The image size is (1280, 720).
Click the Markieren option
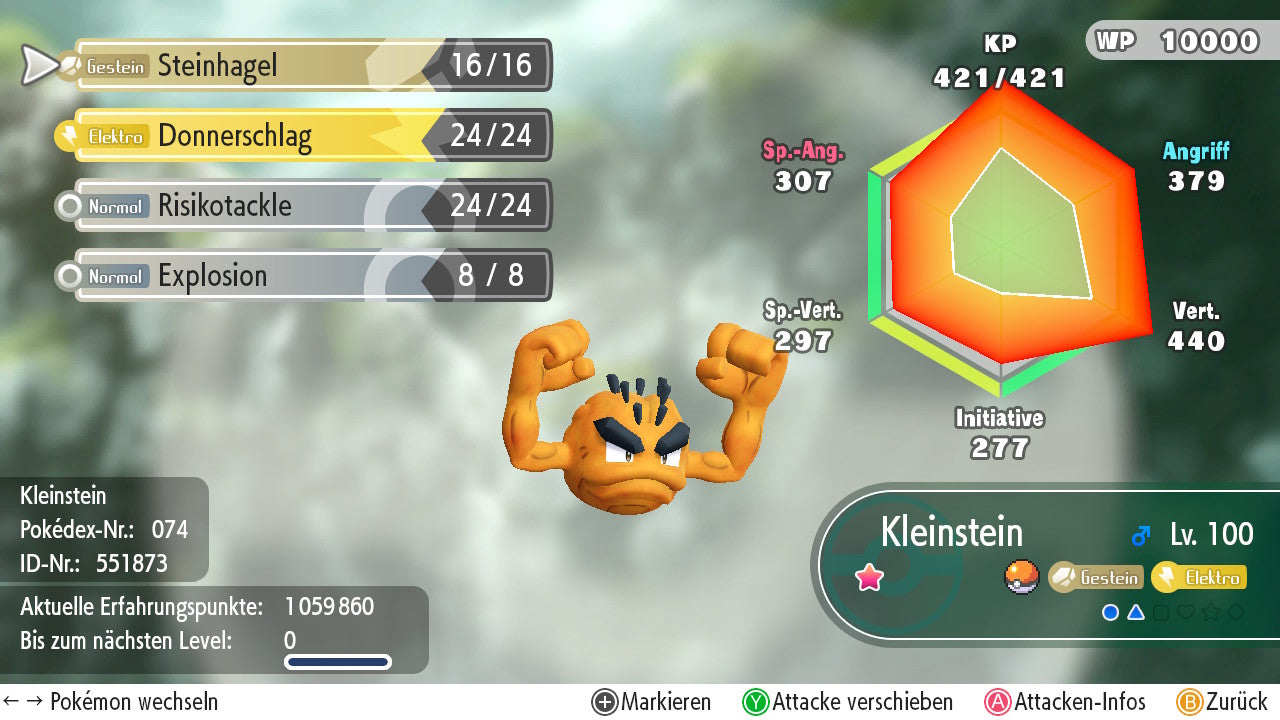pos(651,702)
